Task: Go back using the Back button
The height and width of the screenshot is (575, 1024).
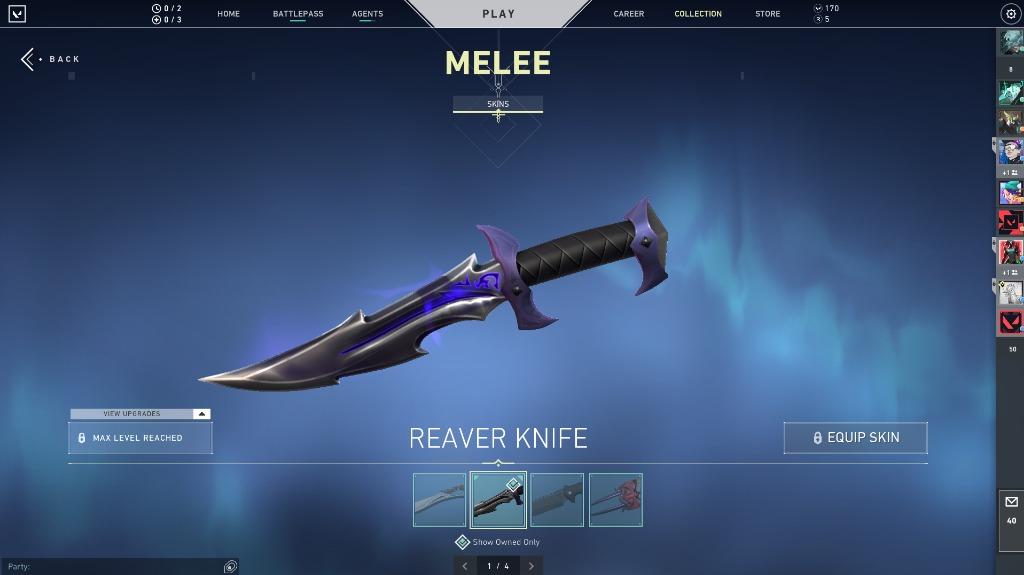Action: click(x=50, y=59)
